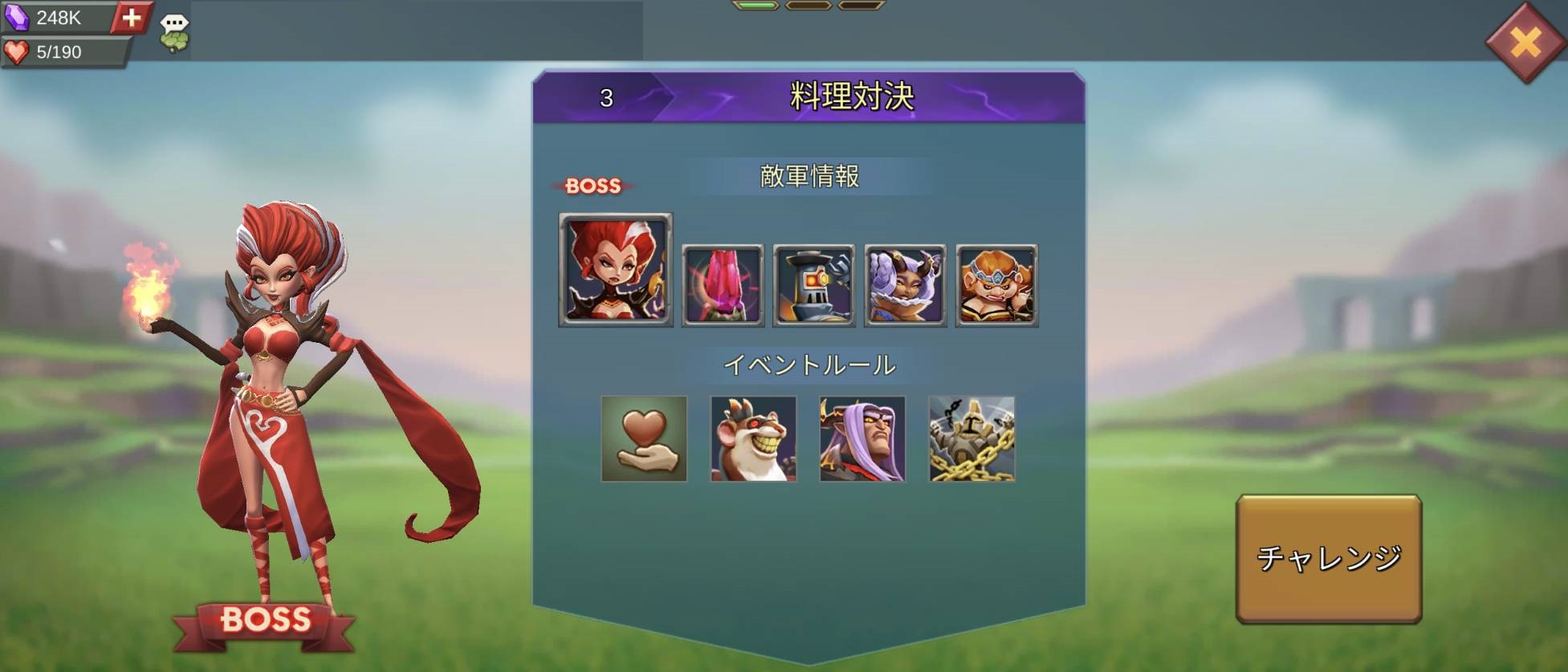Close the stage info screen
This screenshot has width=1568, height=672.
click(x=1525, y=42)
